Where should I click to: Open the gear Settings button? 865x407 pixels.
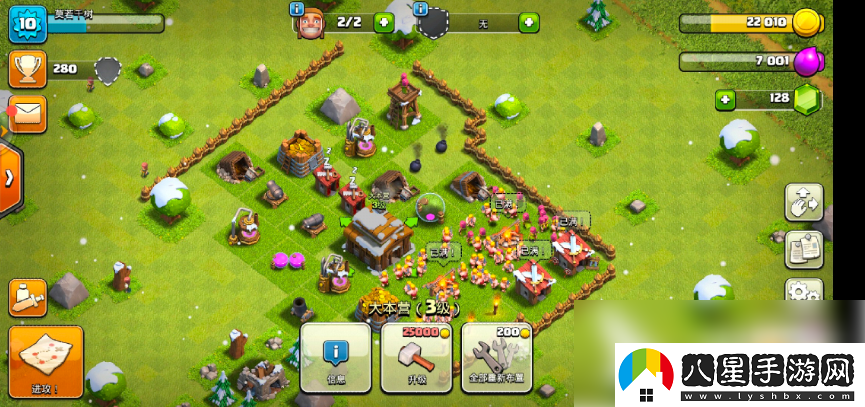pos(803,292)
